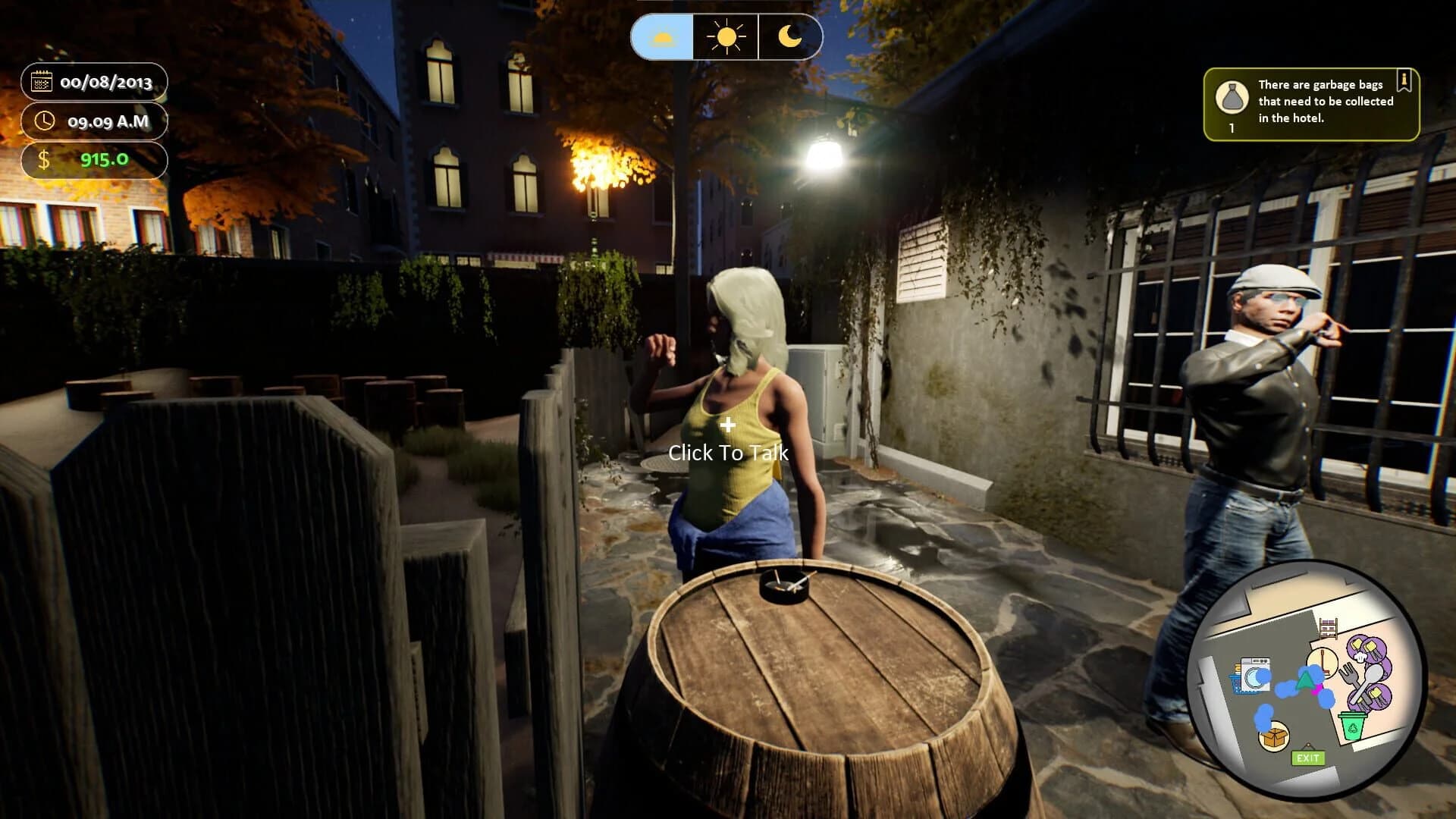Select the dollar sign on the money display
The height and width of the screenshot is (819, 1456).
pos(45,160)
